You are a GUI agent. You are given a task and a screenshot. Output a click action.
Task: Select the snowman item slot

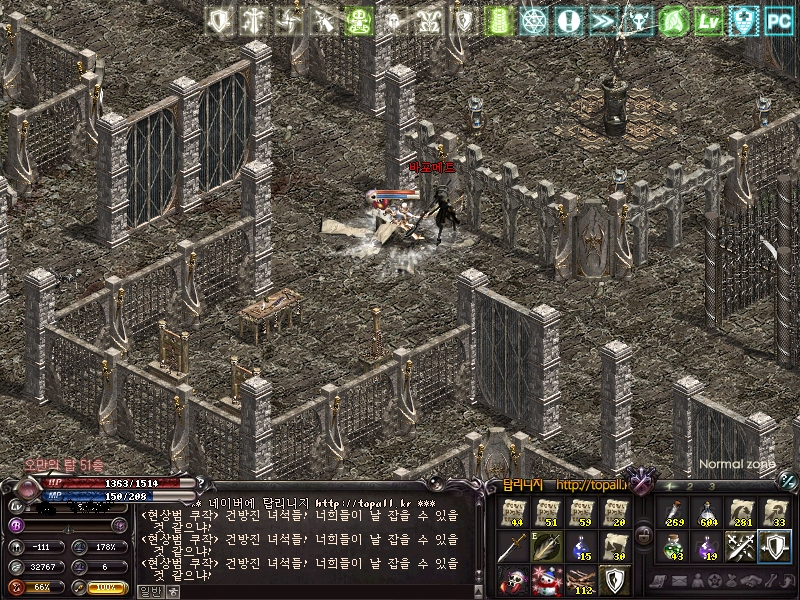547,579
